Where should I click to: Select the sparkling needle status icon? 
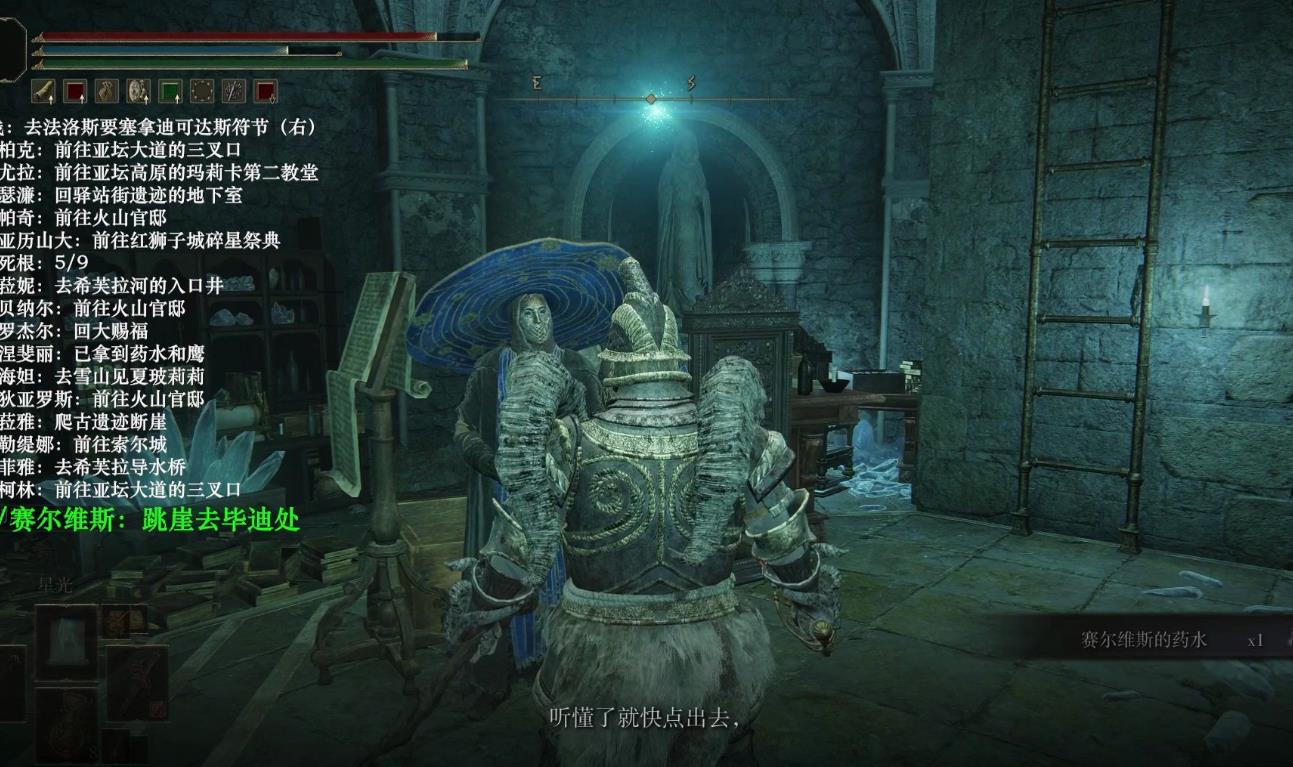[234, 92]
